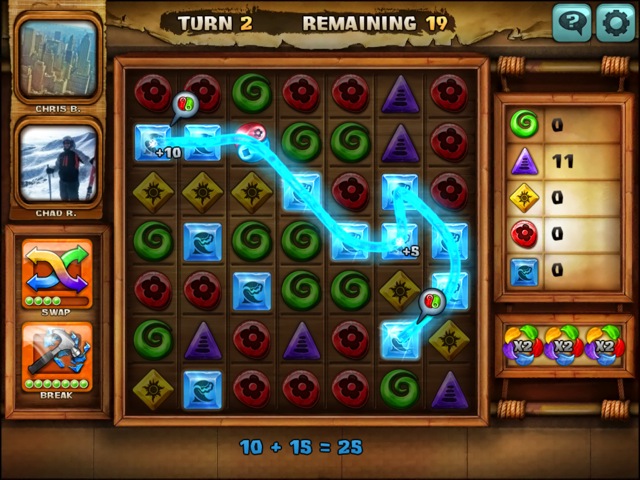Select the purple triangle tile in the bottom-right corner
The height and width of the screenshot is (480, 640).
tap(449, 388)
